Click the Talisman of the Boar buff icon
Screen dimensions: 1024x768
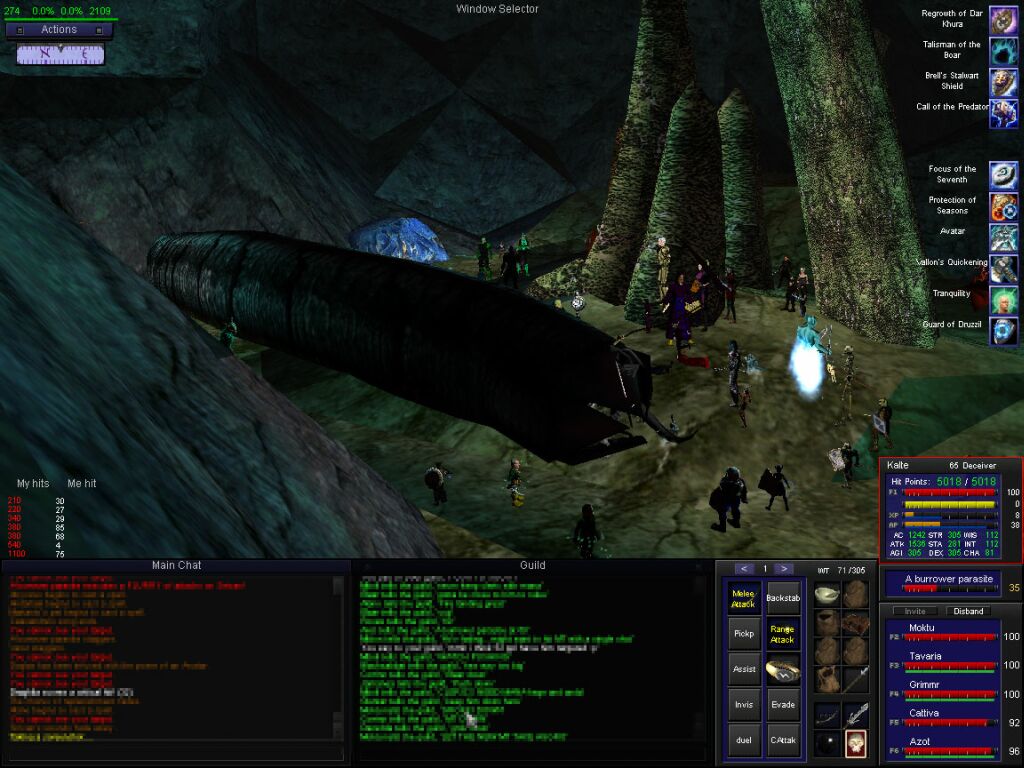coord(1004,50)
